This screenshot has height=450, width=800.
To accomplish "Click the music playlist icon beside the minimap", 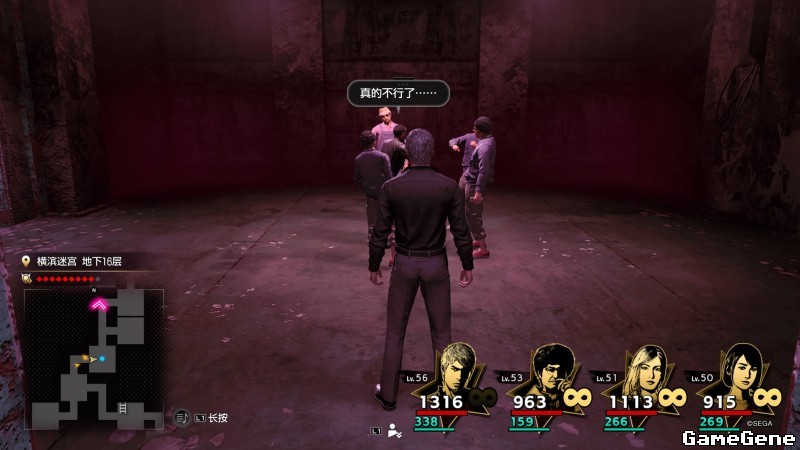I will [x=181, y=417].
